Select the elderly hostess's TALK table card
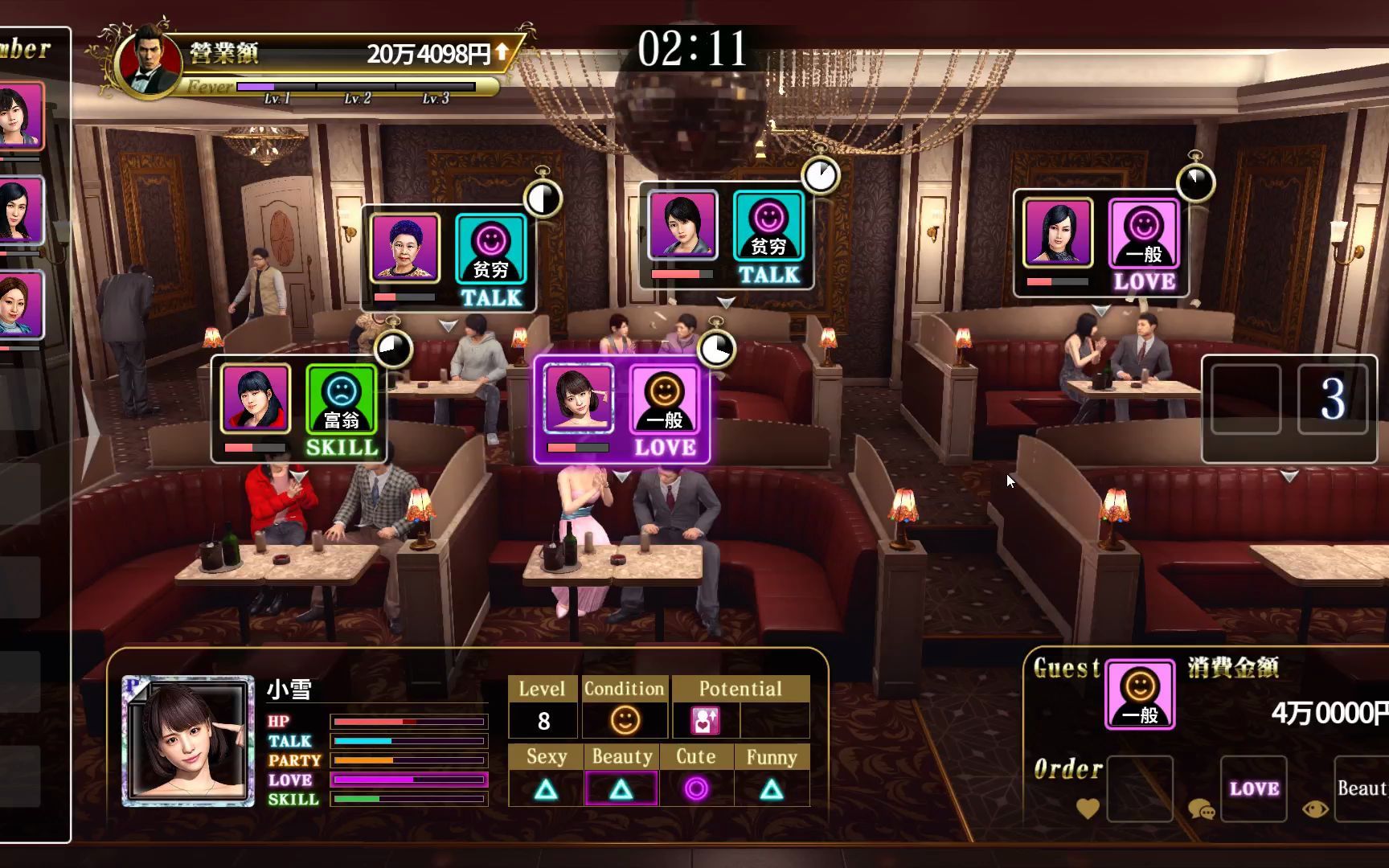The width and height of the screenshot is (1389, 868). point(448,259)
